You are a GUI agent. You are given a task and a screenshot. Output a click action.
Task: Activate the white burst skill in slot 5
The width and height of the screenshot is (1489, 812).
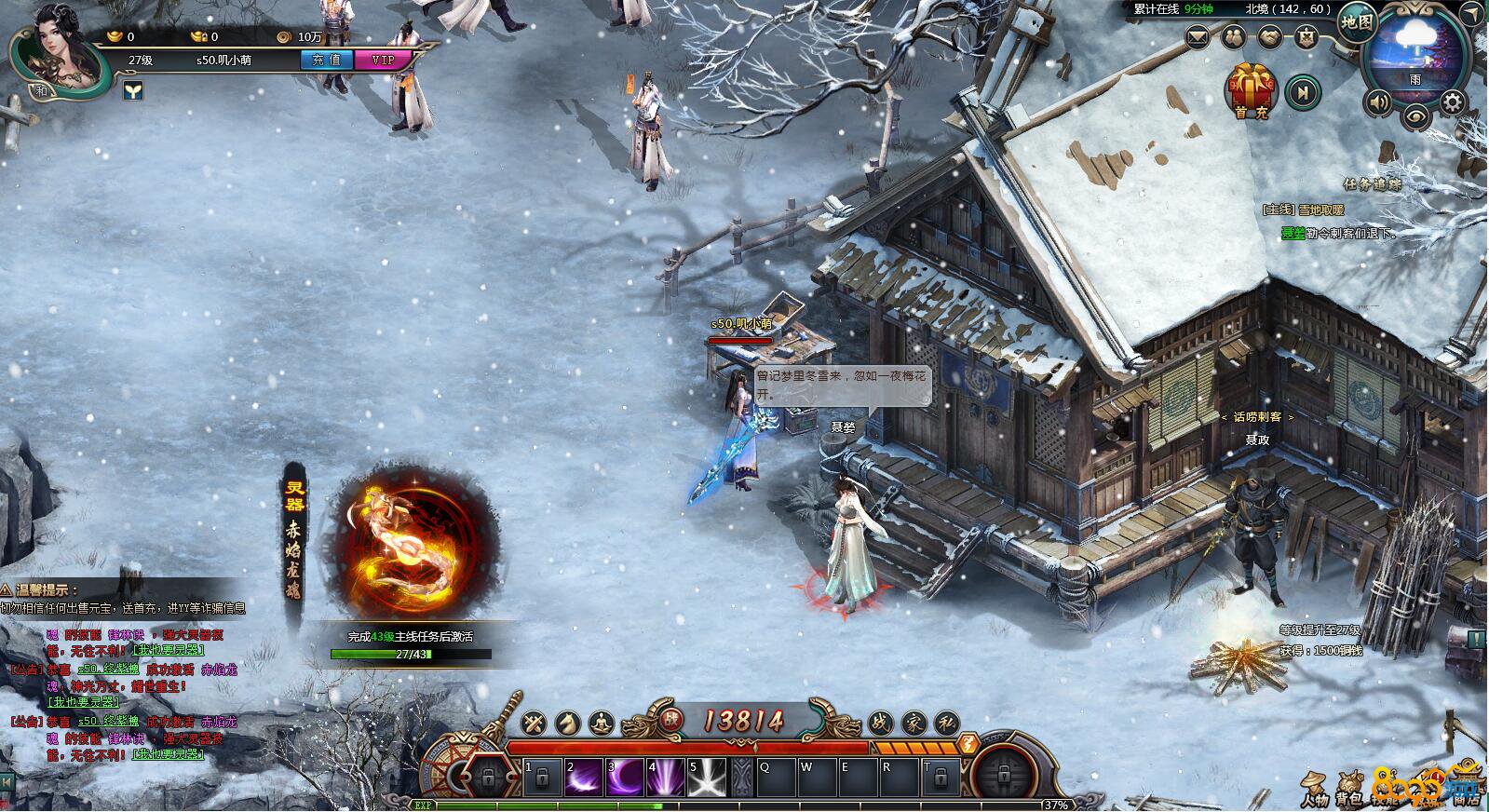708,777
